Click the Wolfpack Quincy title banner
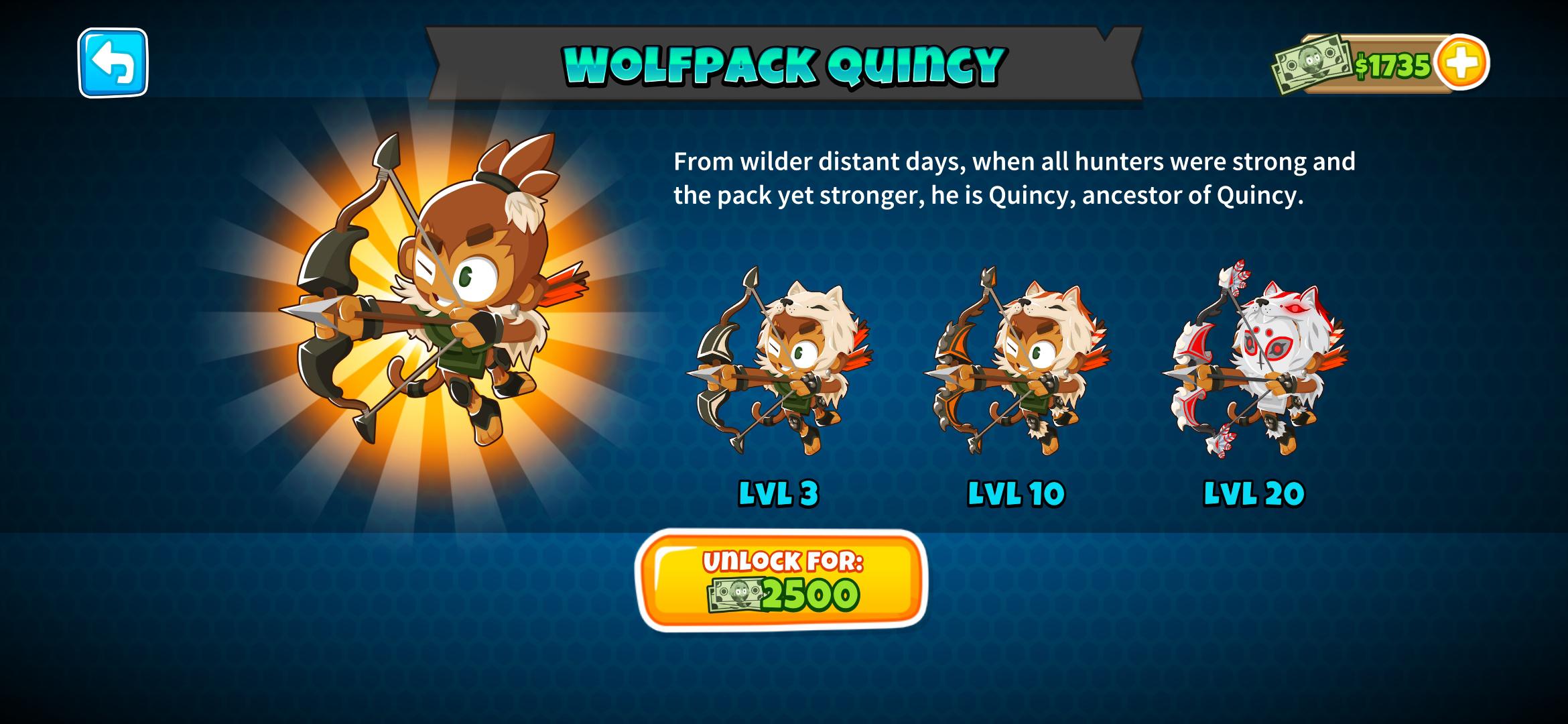Screen dimensions: 1568x724 [784, 64]
